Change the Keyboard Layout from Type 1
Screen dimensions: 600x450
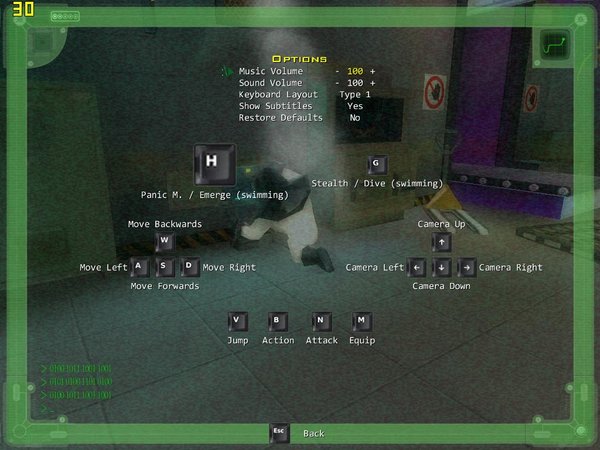(354, 94)
